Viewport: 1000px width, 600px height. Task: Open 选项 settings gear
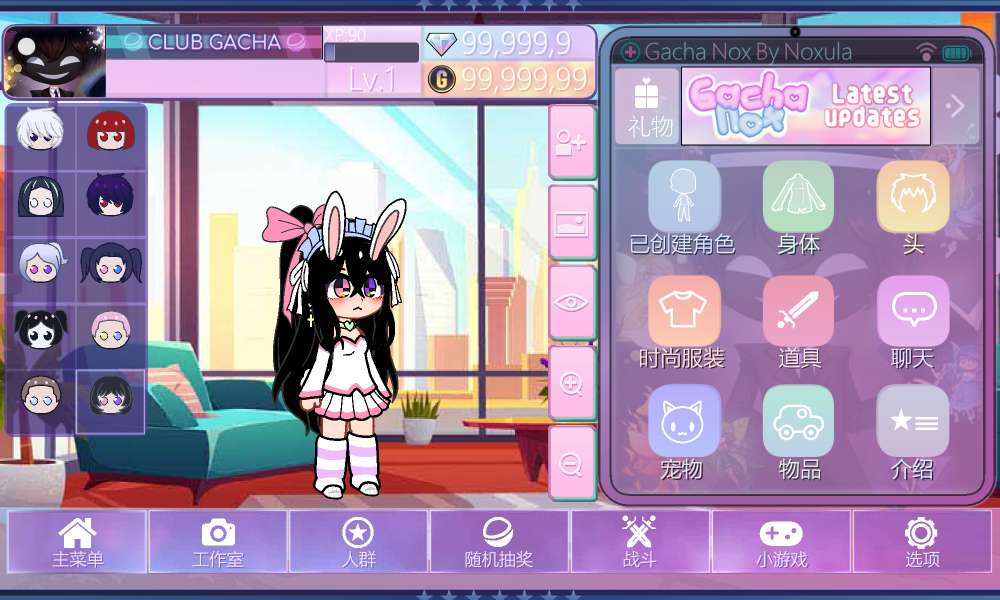point(921,542)
